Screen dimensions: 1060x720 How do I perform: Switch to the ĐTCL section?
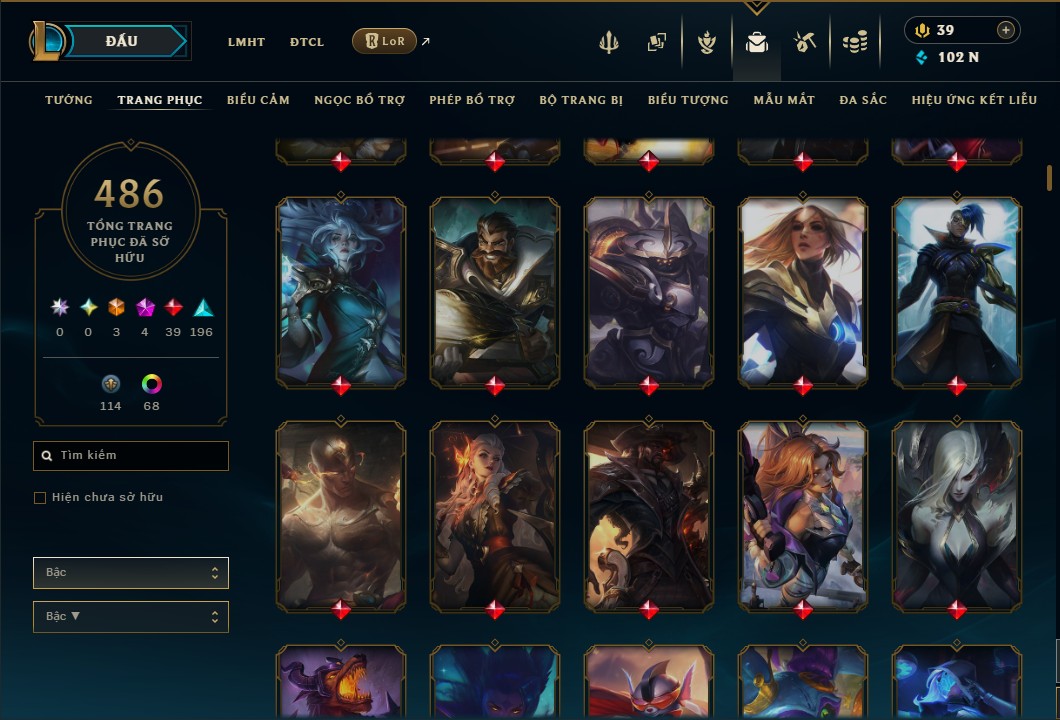(307, 42)
